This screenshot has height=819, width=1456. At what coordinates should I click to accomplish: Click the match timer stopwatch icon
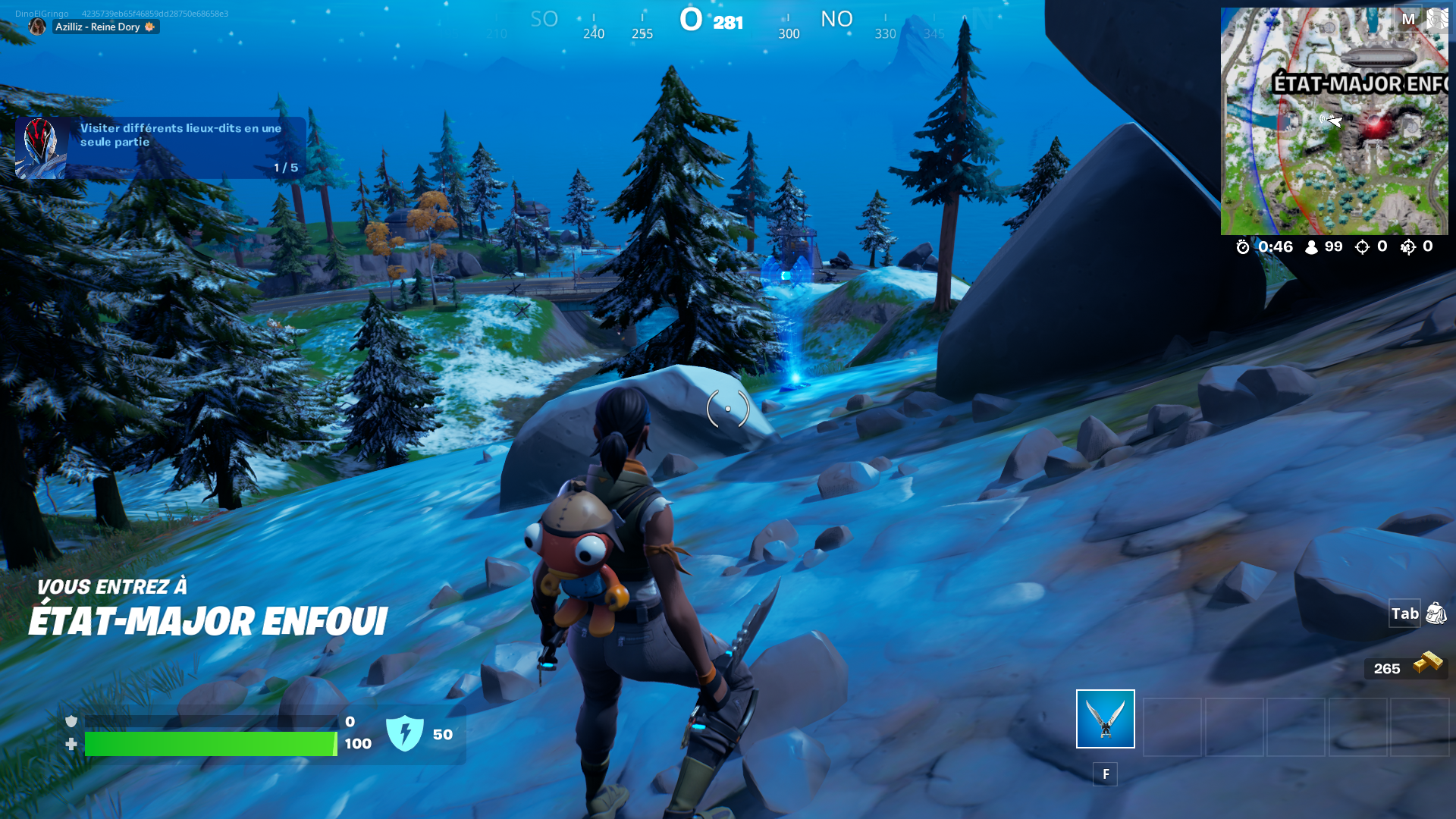coord(1241,246)
